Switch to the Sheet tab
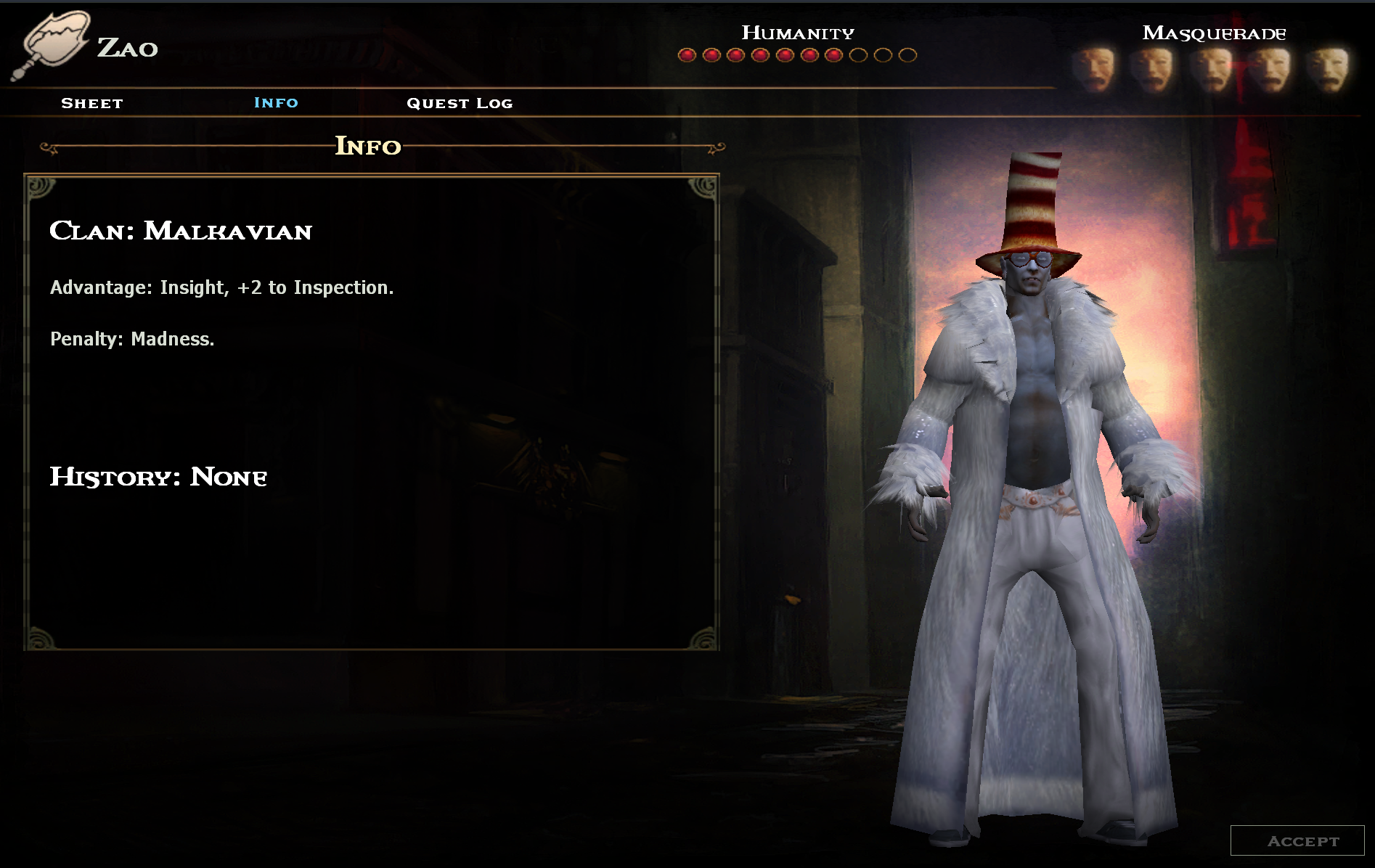Screen dimensions: 1375x868 (92, 103)
